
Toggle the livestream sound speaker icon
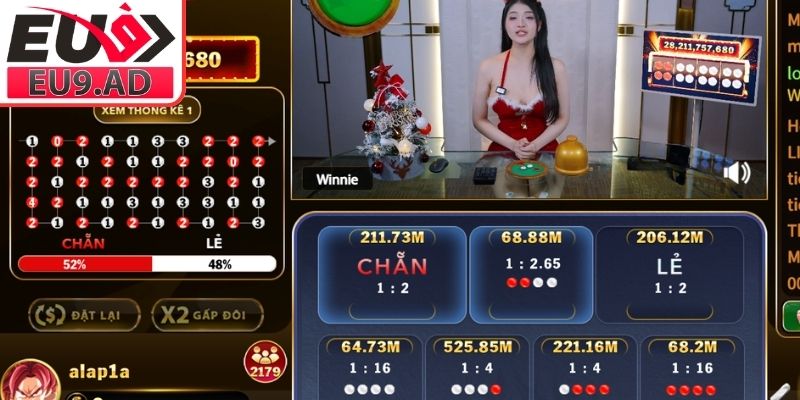click(x=736, y=173)
